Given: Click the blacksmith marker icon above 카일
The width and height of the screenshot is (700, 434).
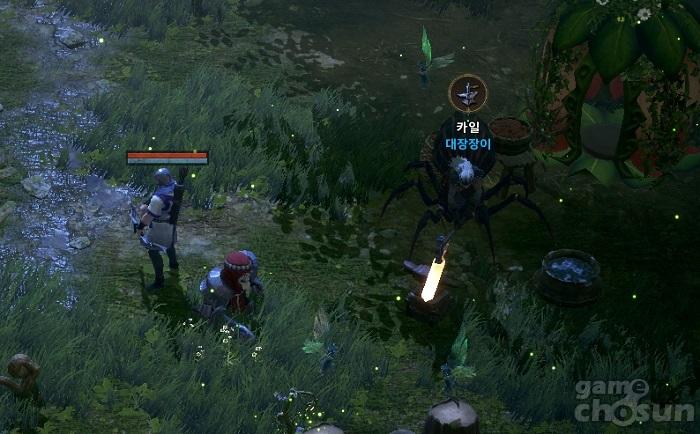Looking at the screenshot, I should click(x=467, y=93).
